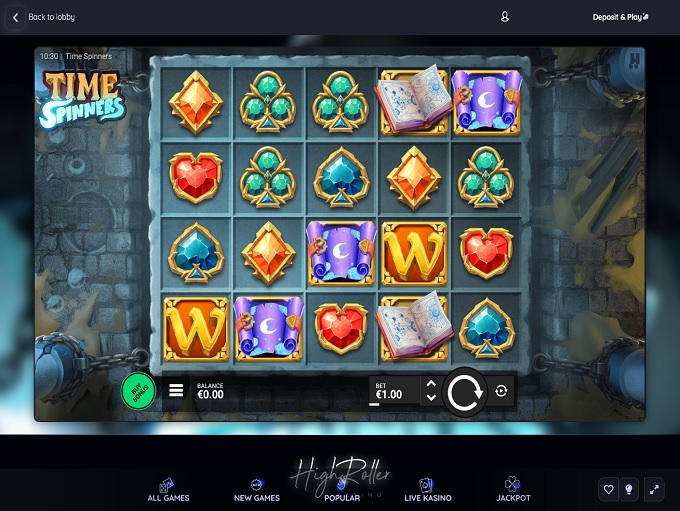Image resolution: width=680 pixels, height=511 pixels.
Task: Switch to New Games
Action: [257, 490]
